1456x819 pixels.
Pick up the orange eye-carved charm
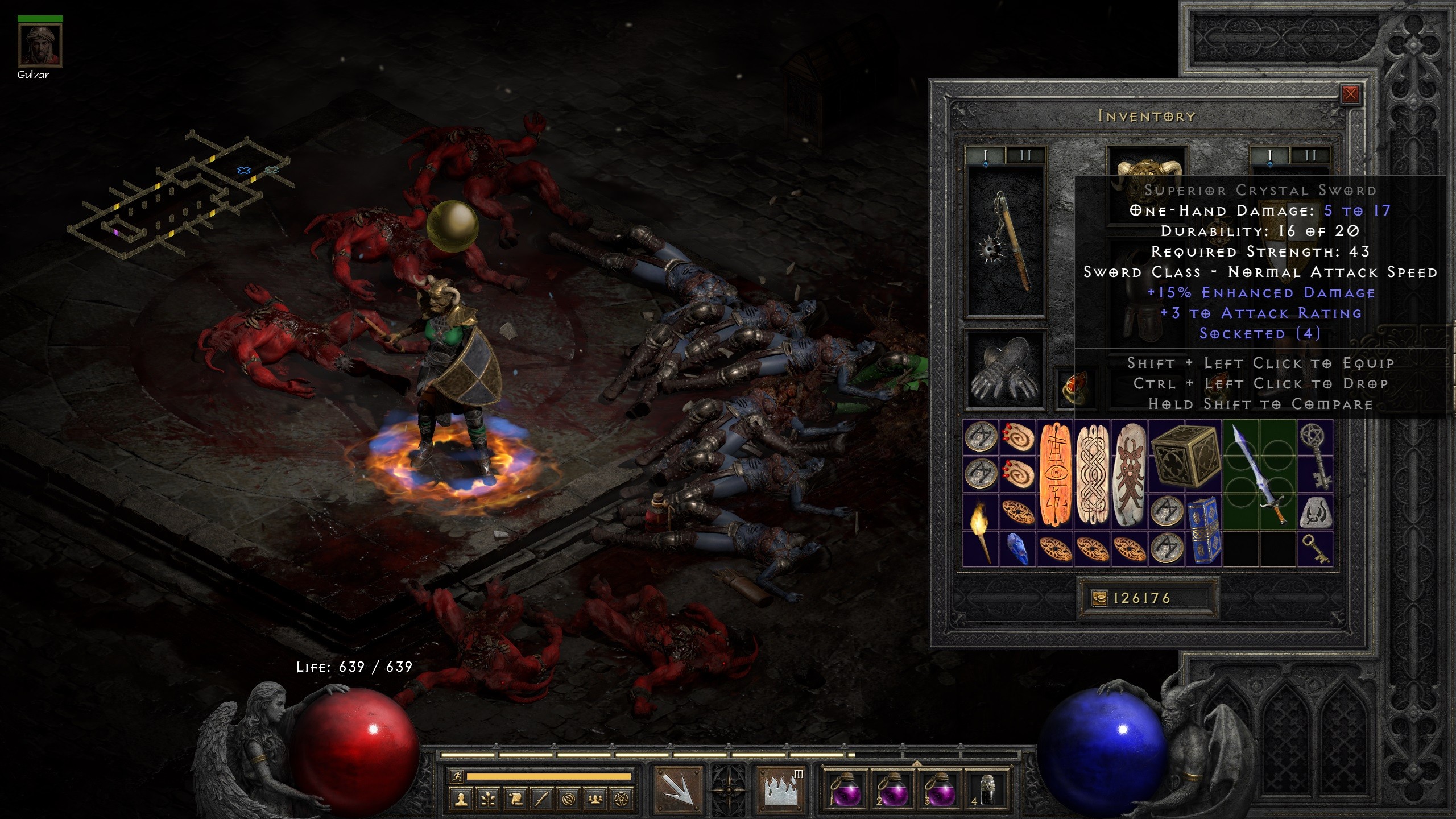[1055, 475]
